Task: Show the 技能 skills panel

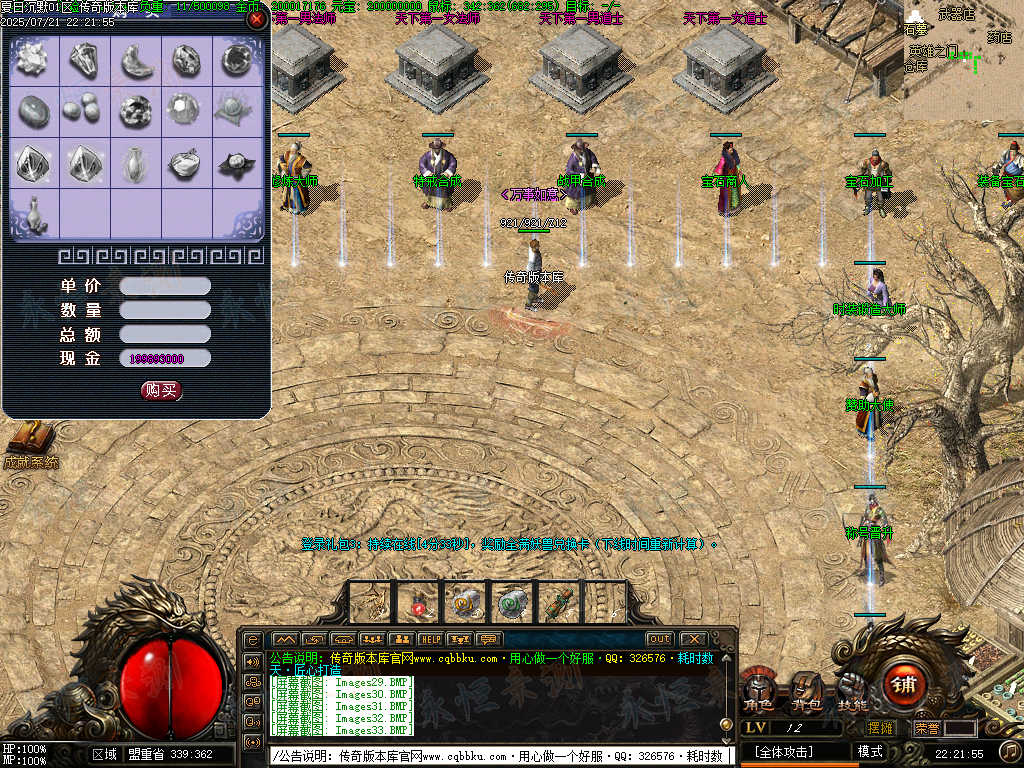Action: (853, 690)
